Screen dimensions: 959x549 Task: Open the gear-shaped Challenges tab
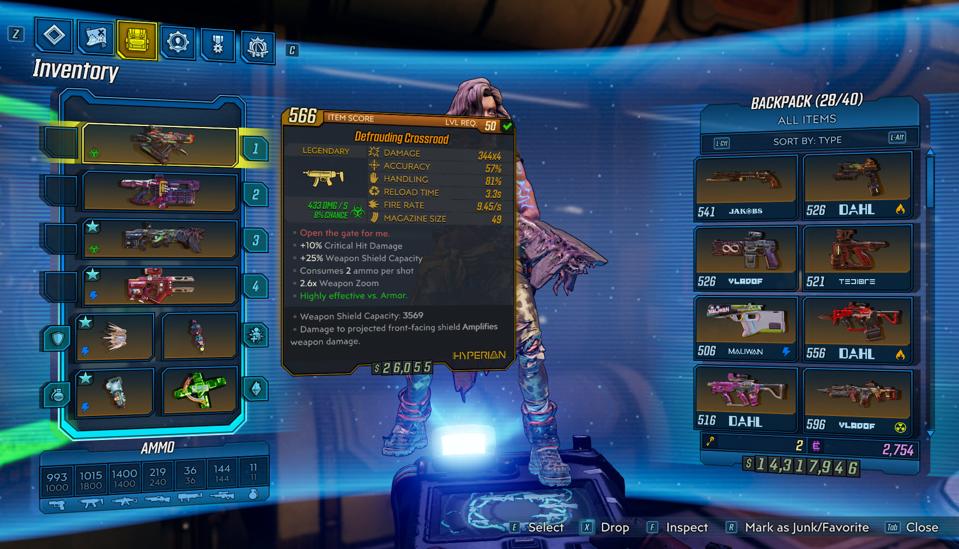pos(259,46)
